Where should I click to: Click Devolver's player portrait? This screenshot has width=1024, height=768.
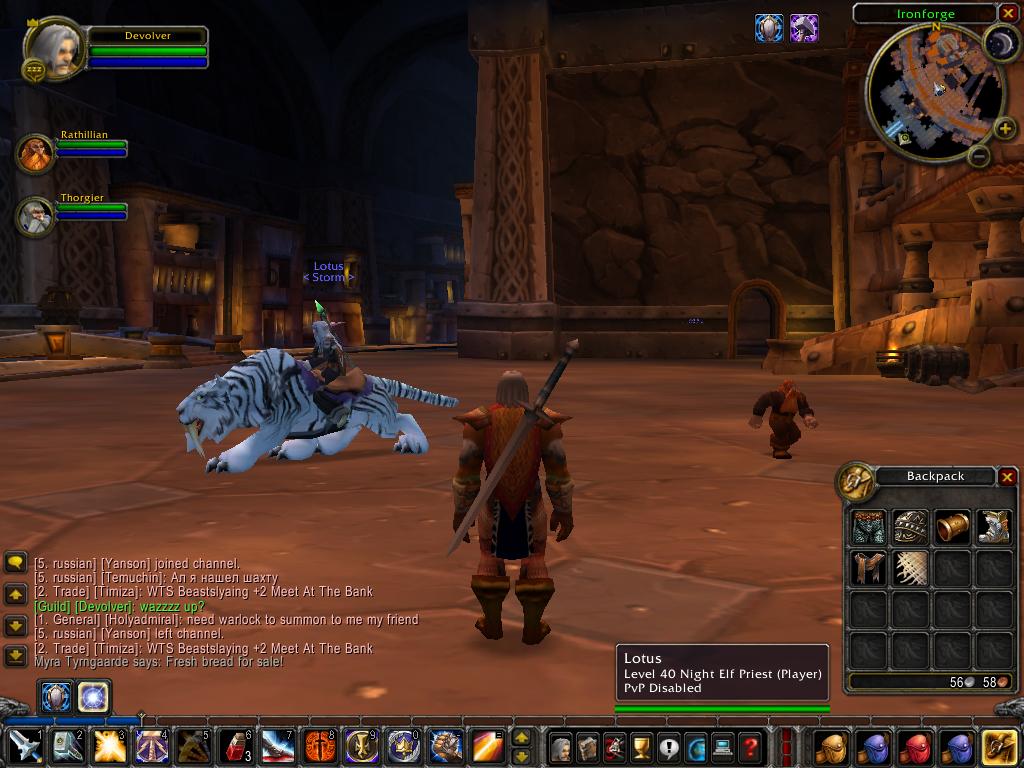(54, 50)
